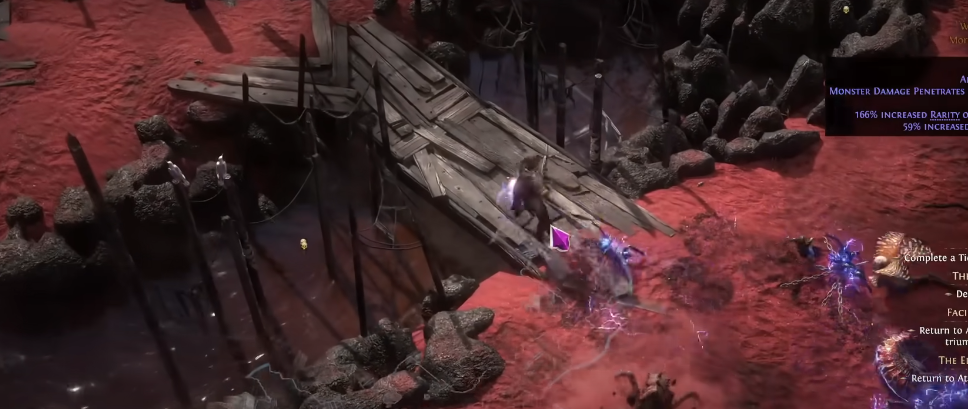
Task: Select the 'Complete a Ti...' quest objective
Action: [935, 257]
